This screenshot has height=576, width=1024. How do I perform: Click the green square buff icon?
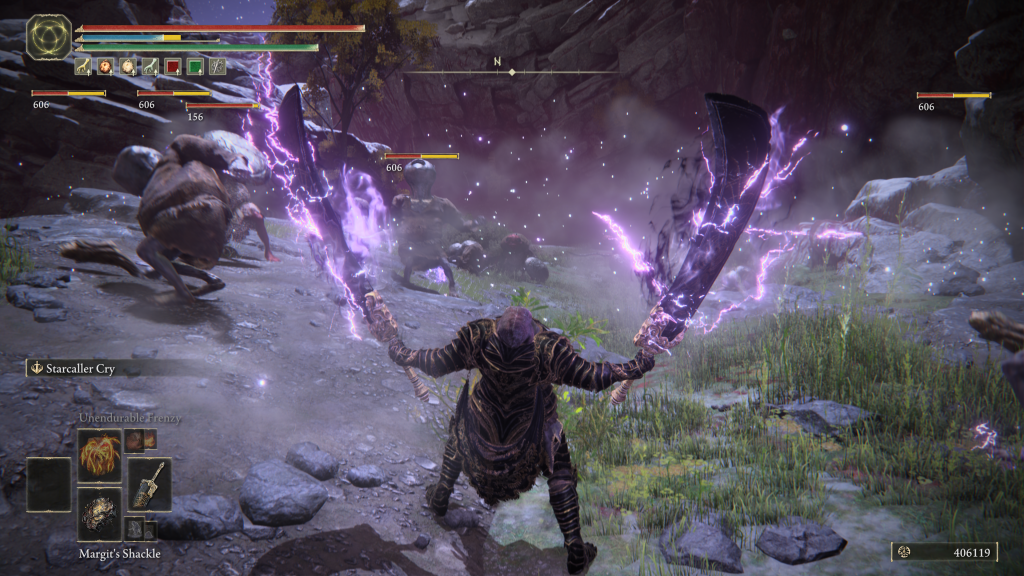click(x=194, y=67)
